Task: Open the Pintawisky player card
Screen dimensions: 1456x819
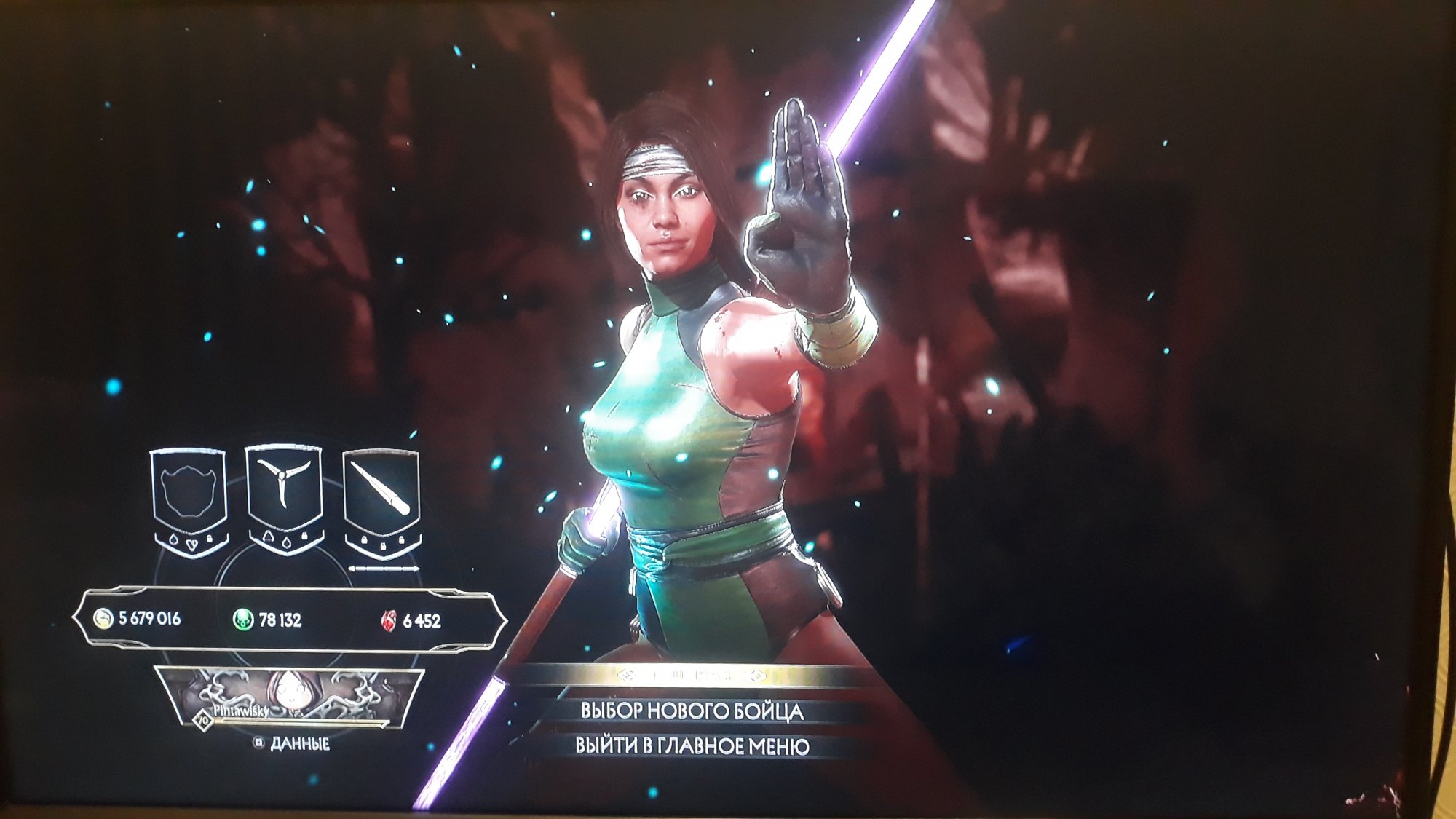Action: point(290,699)
